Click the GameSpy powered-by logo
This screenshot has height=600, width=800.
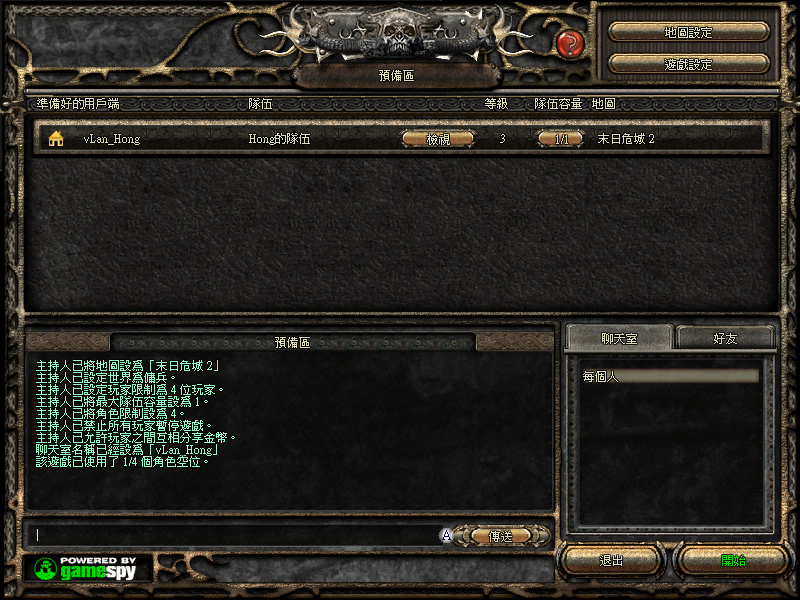click(89, 568)
